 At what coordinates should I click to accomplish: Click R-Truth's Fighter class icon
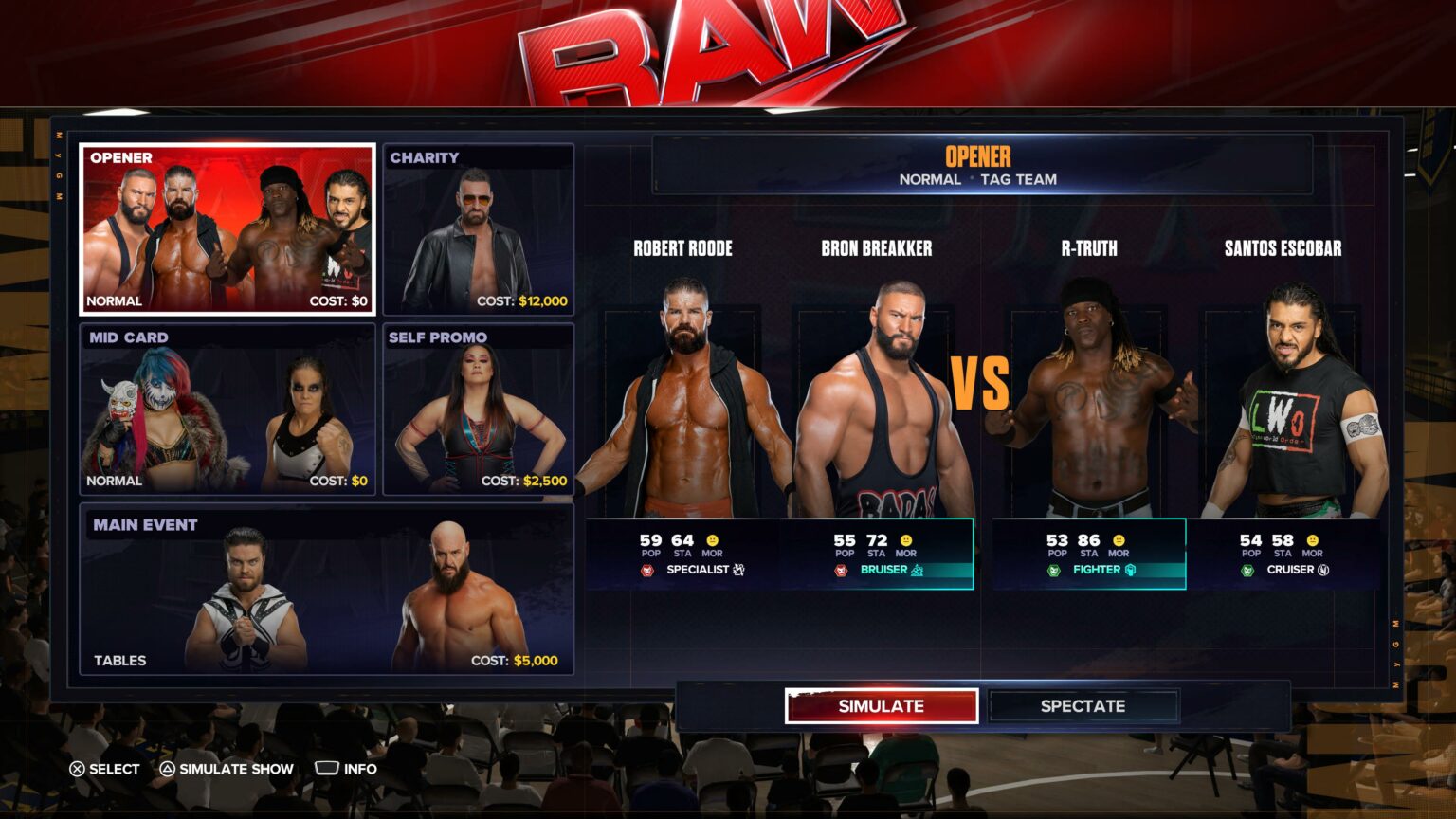click(1131, 571)
